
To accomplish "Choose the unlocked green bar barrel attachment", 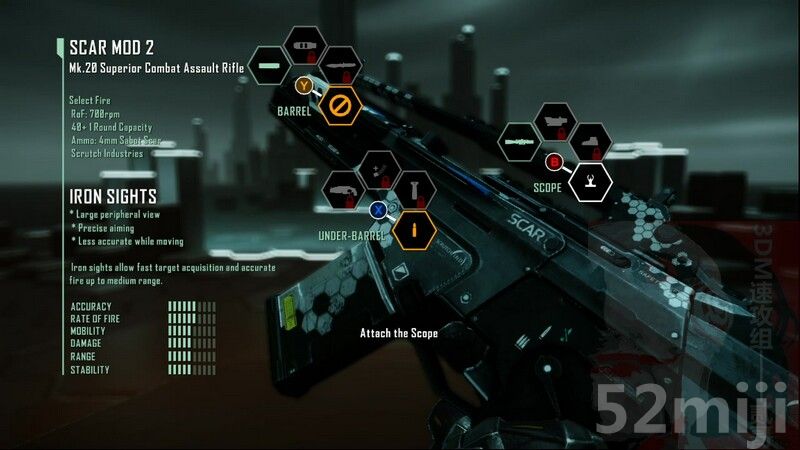I will coord(268,66).
